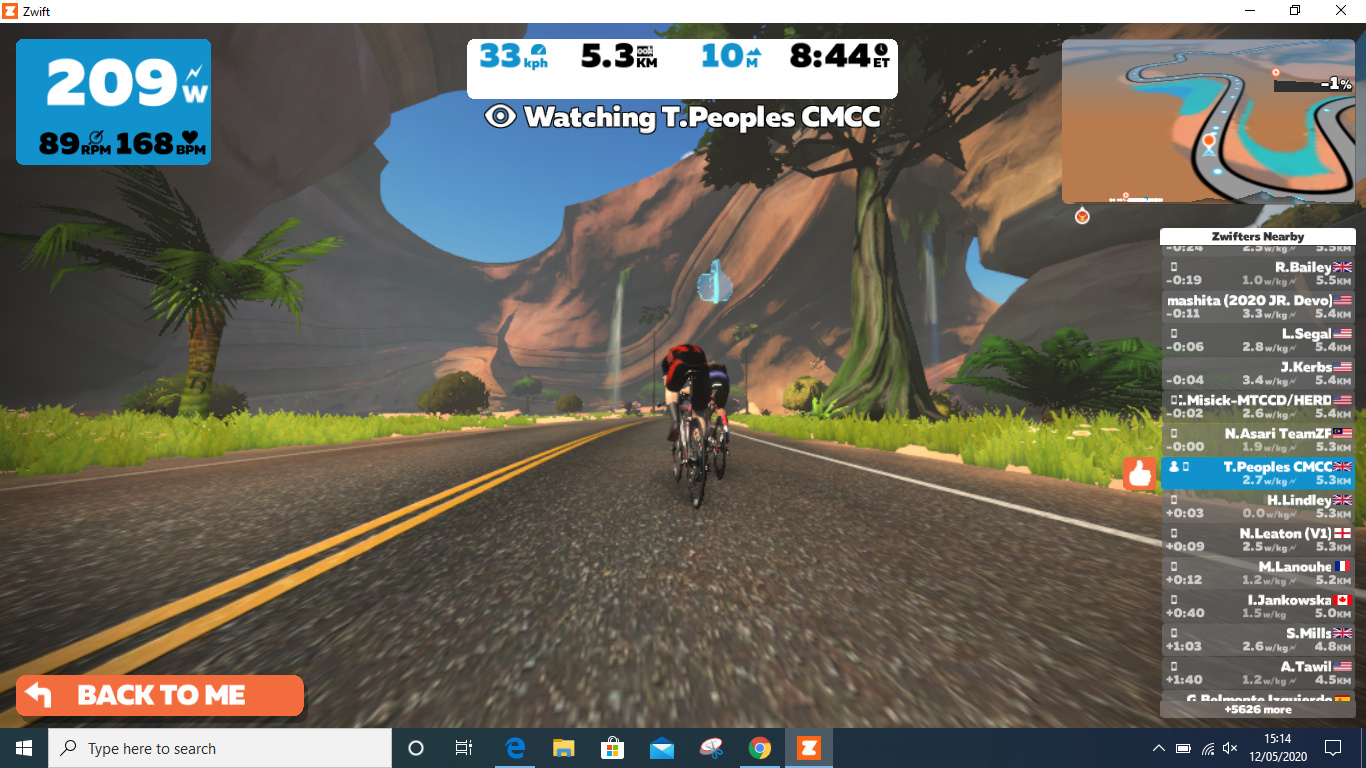Screen dimensions: 1366x768
Task: Select A.Tawil rider entry
Action: pyautogui.click(x=1258, y=673)
